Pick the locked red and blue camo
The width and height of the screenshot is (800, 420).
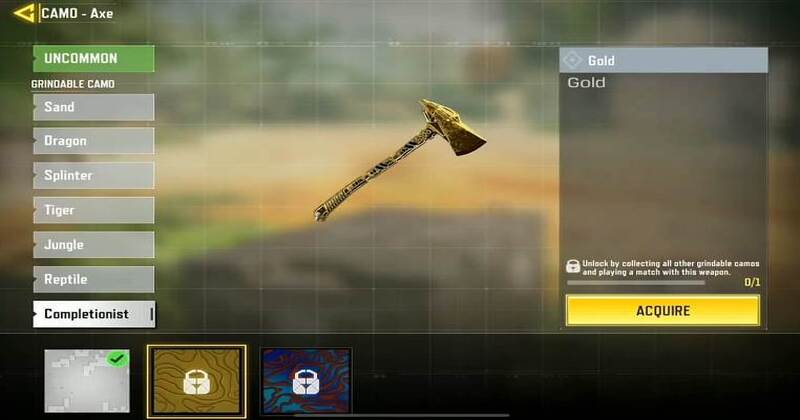tap(306, 381)
